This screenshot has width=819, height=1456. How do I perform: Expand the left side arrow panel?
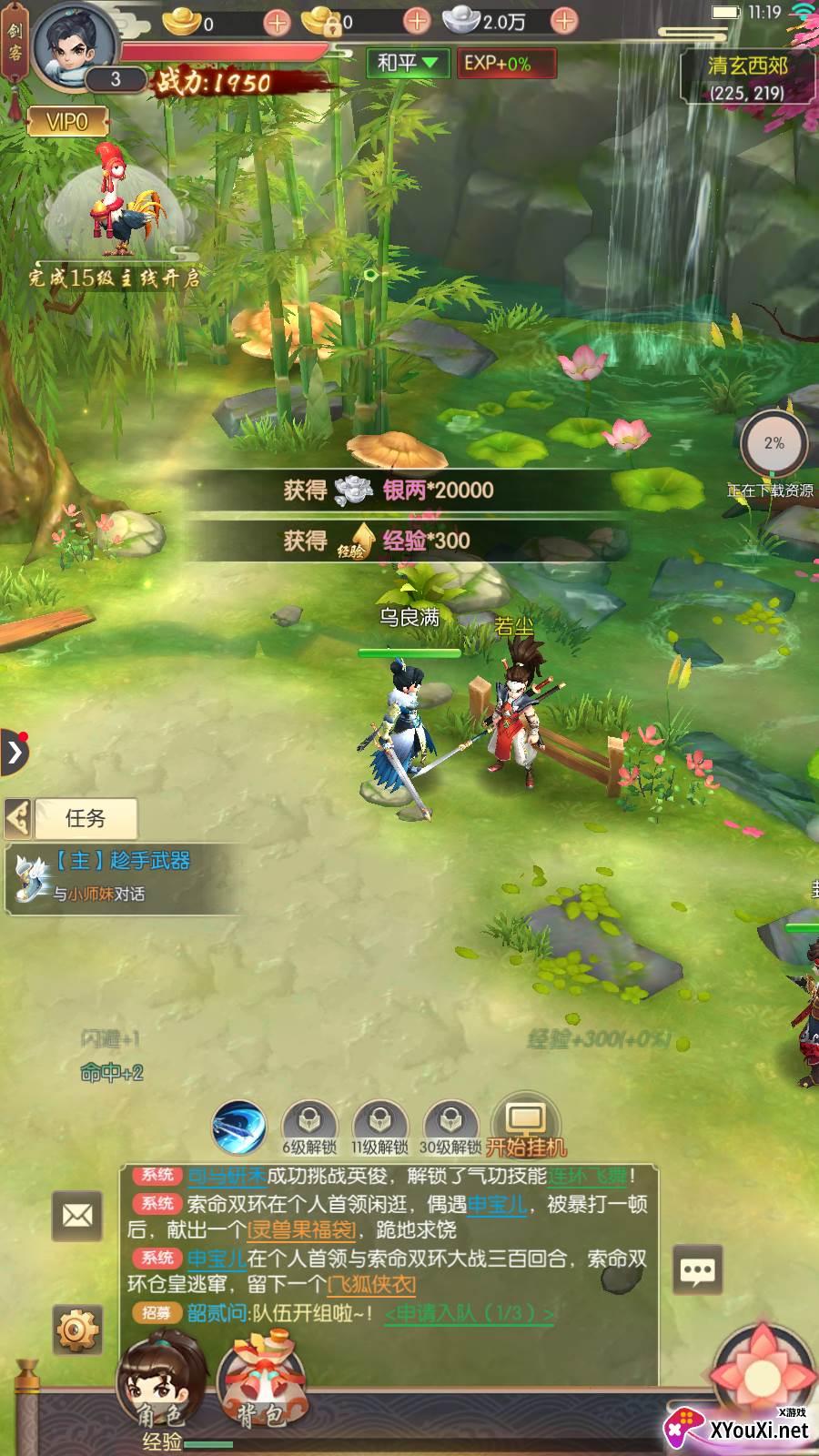(15, 753)
